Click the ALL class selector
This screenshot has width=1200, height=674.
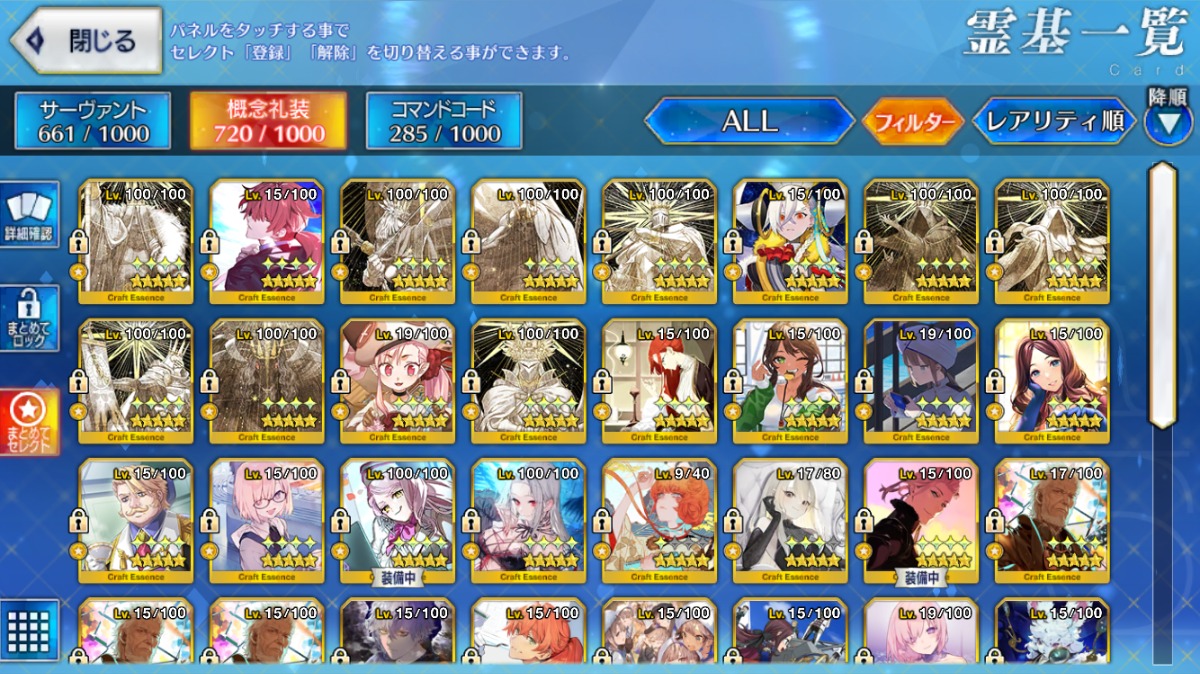click(x=749, y=121)
